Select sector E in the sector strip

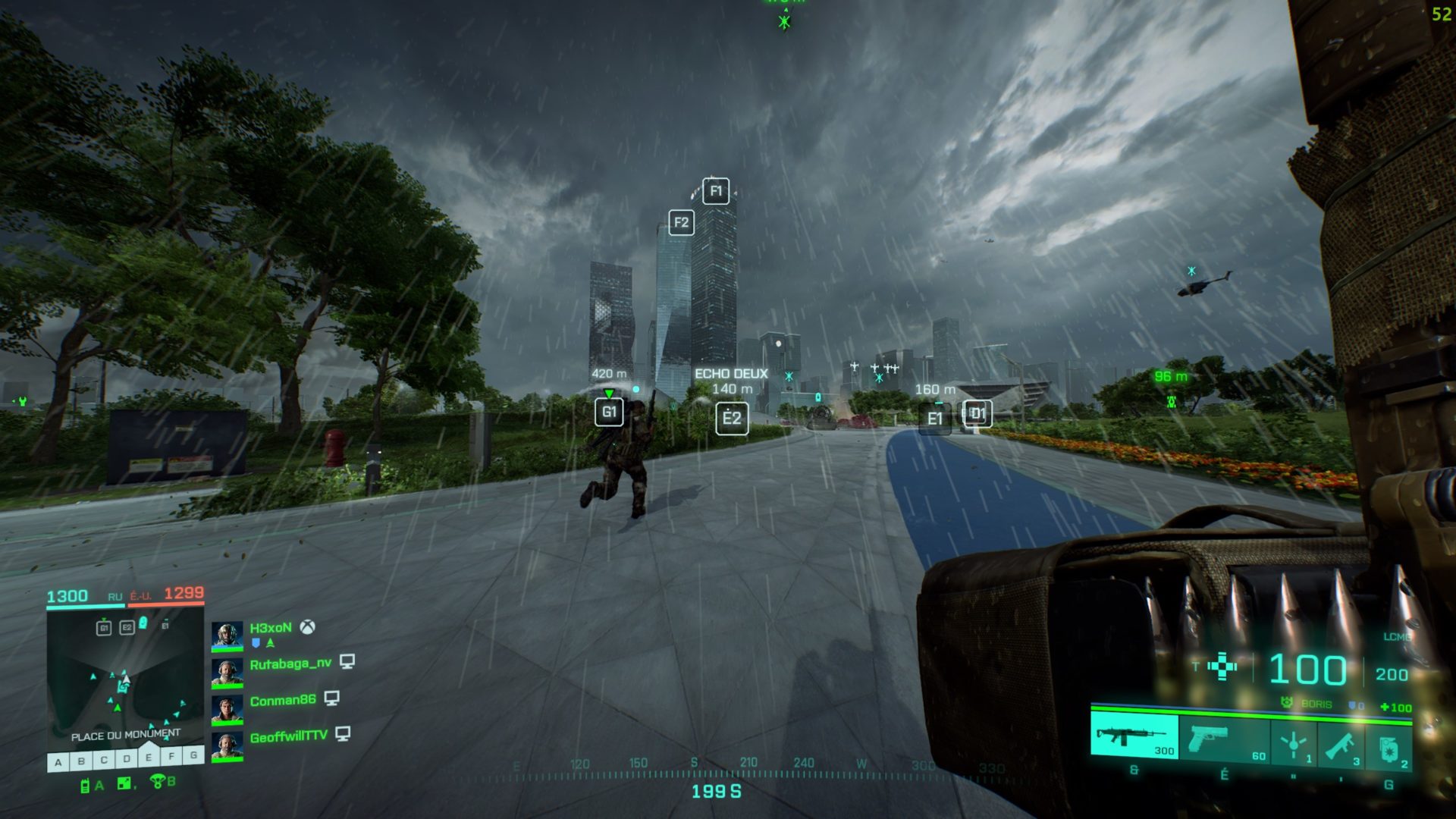[149, 758]
